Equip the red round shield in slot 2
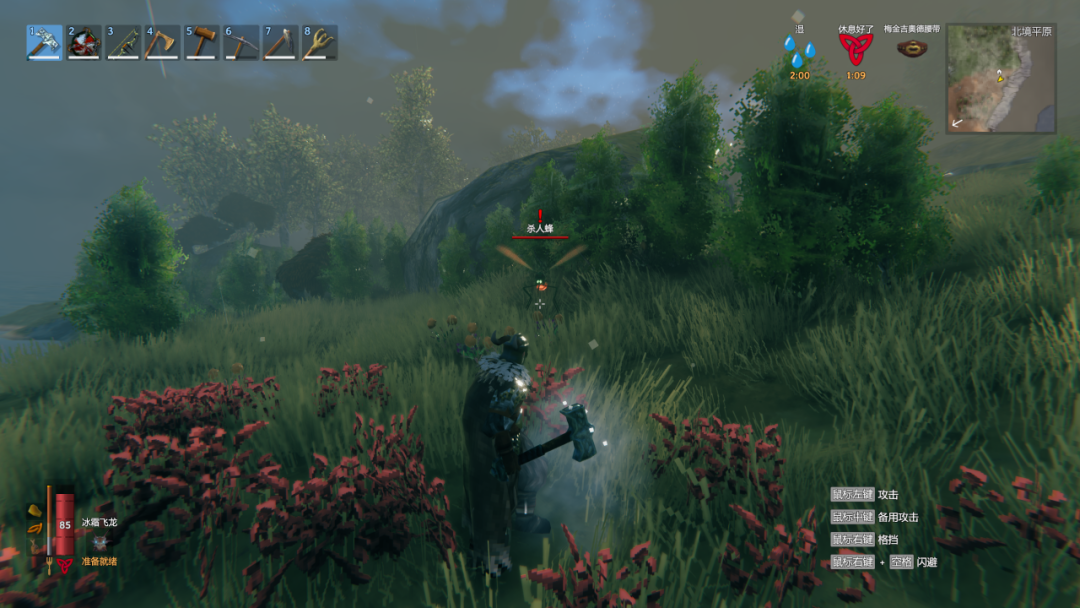The image size is (1080, 608). click(x=84, y=43)
